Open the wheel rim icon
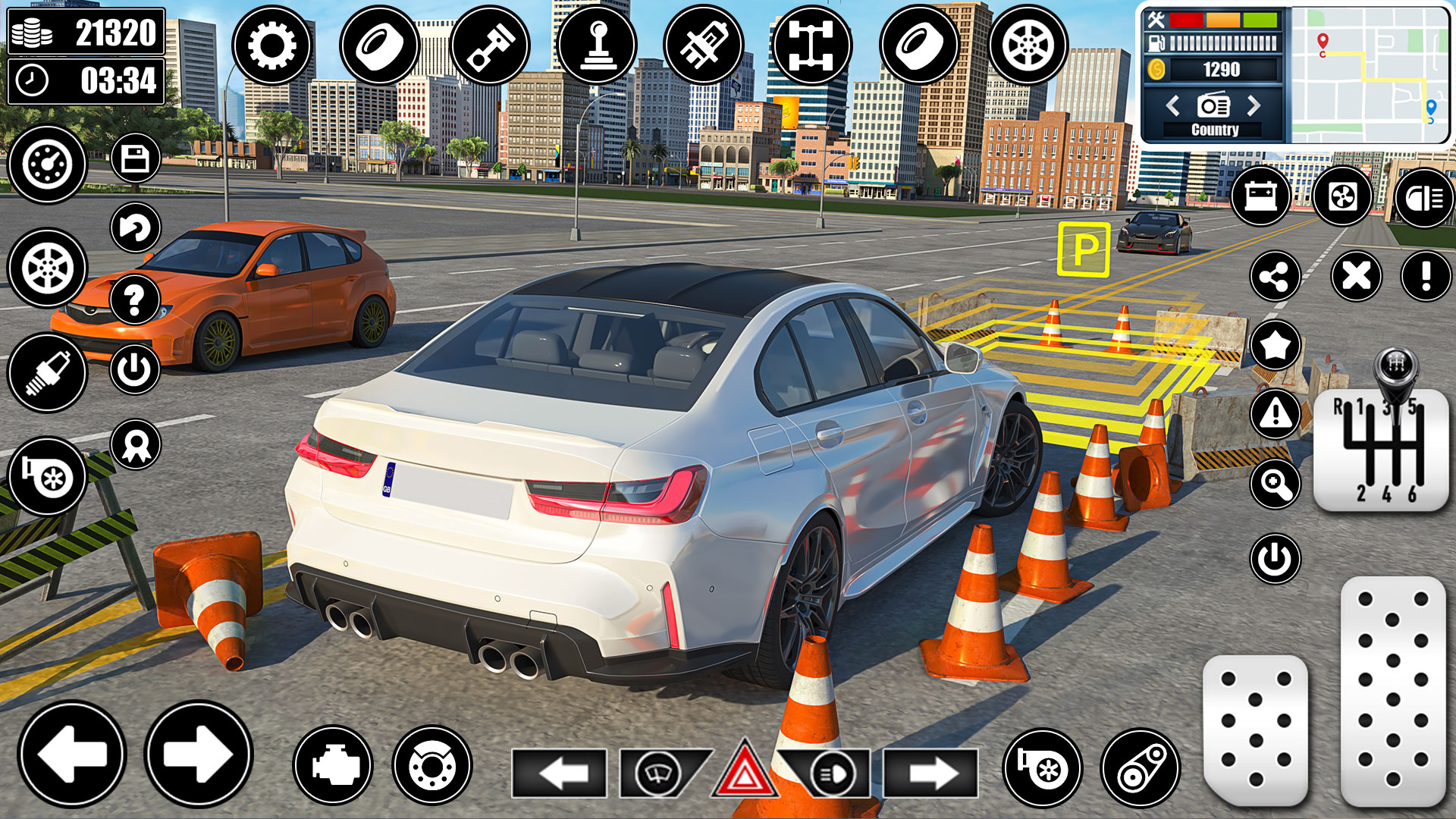The height and width of the screenshot is (819, 1456). [x=1031, y=45]
